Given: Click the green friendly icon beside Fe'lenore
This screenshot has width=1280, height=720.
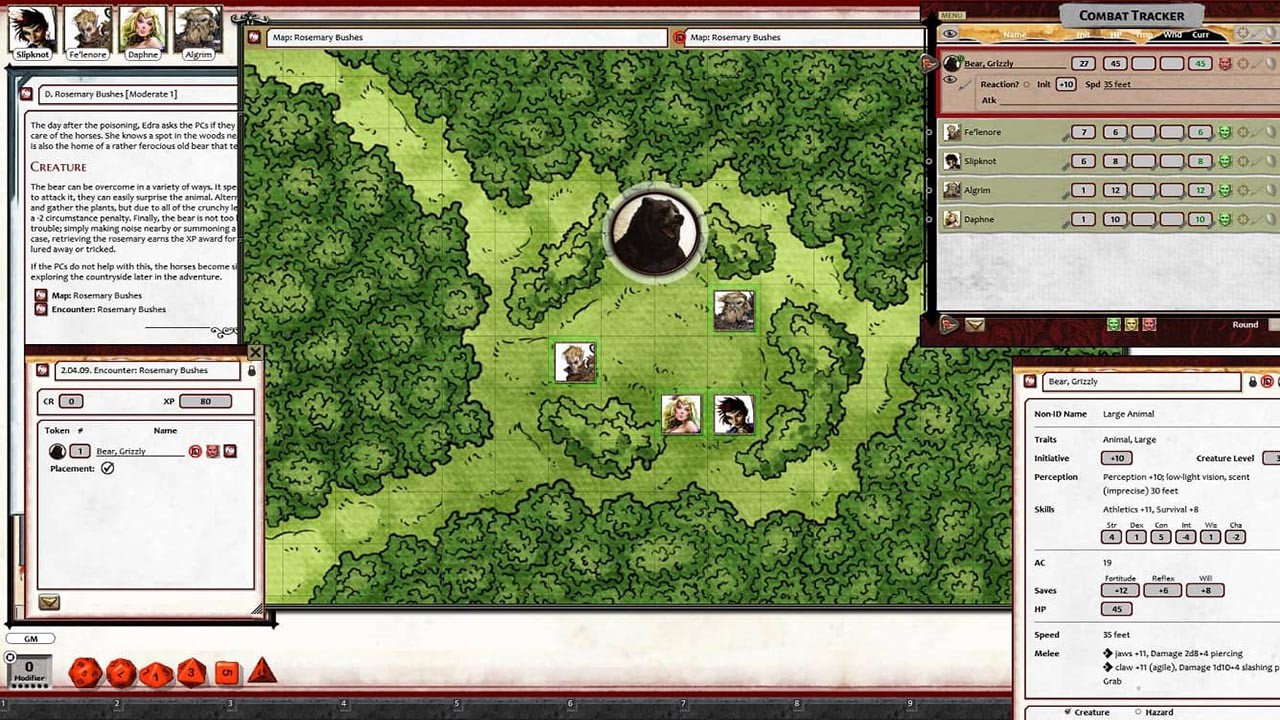Looking at the screenshot, I should pos(1225,132).
